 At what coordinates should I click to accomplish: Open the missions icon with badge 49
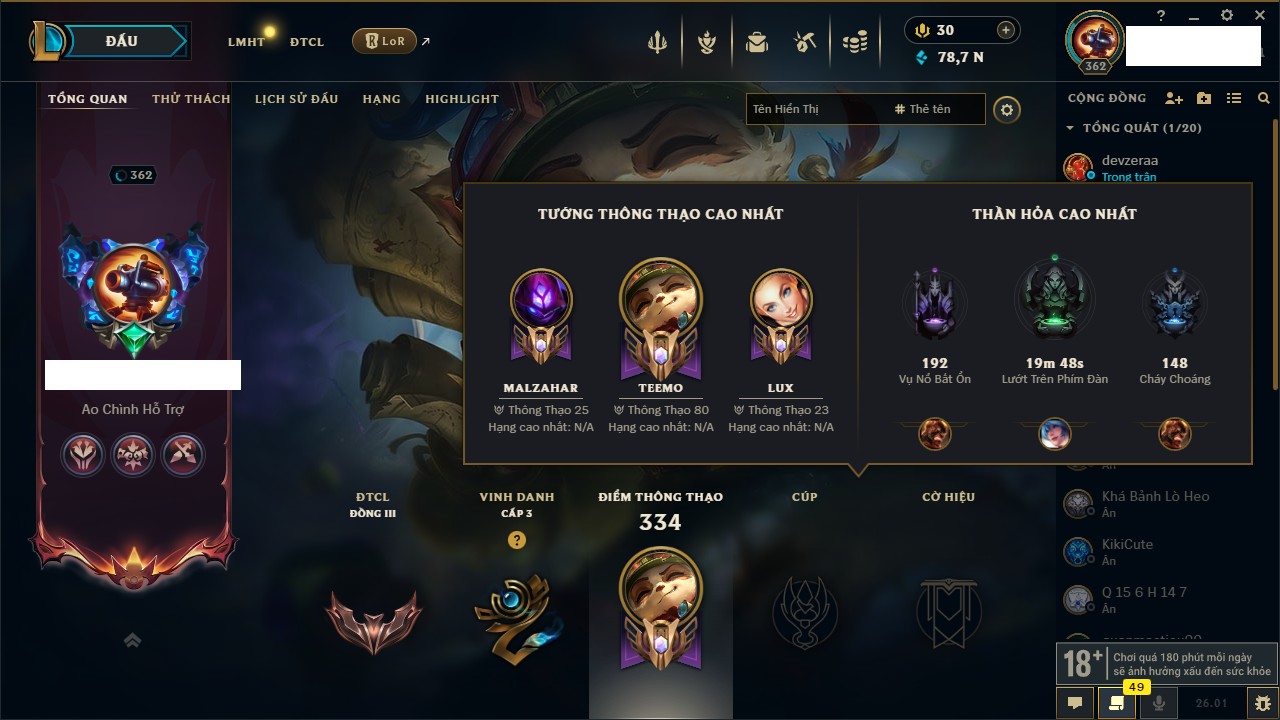click(1117, 702)
